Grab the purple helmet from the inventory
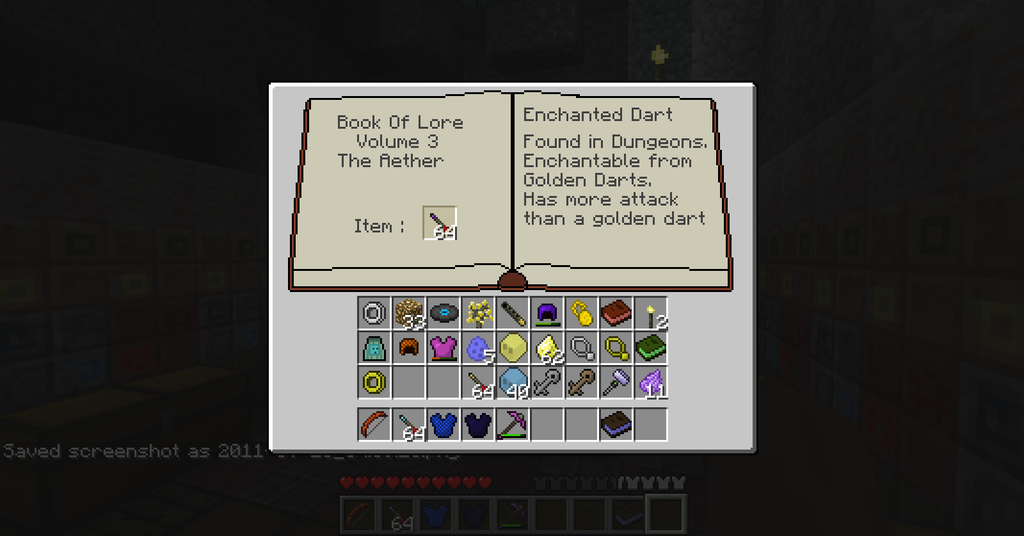Viewport: 1024px width, 536px height. (546, 313)
